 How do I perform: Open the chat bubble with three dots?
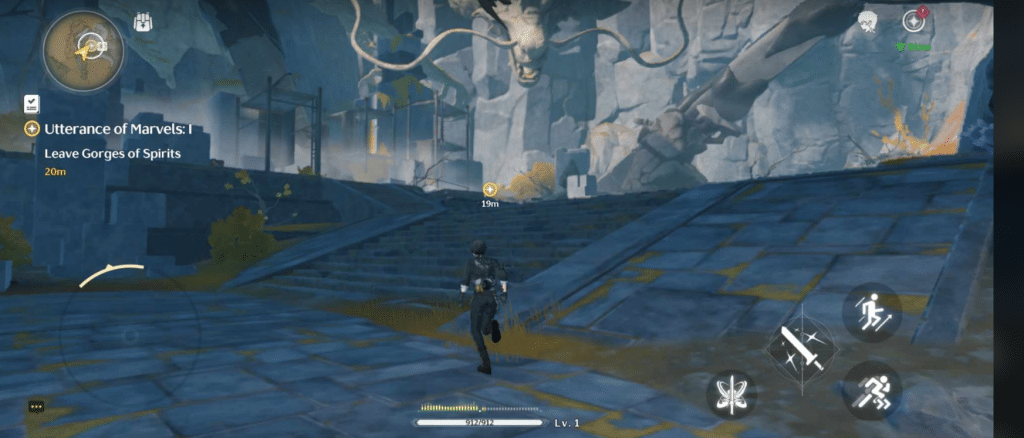point(37,407)
